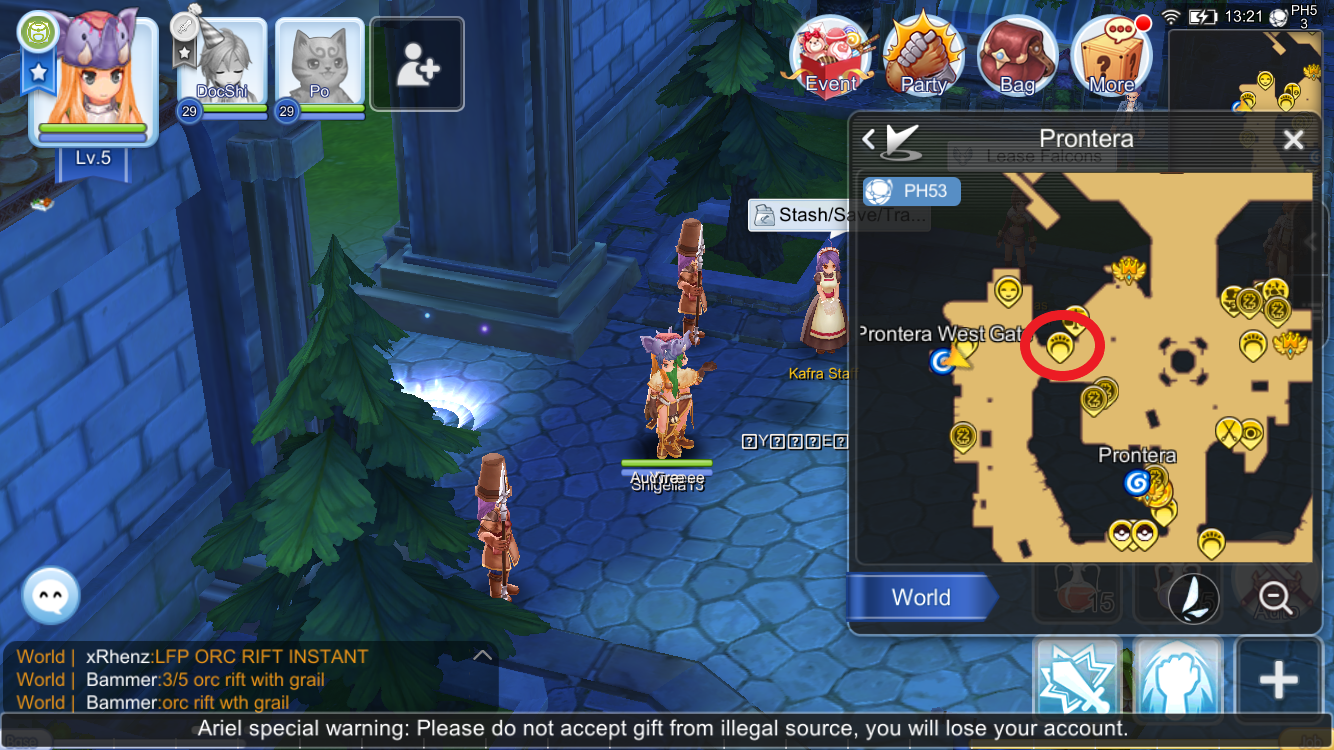Image resolution: width=1334 pixels, height=750 pixels.
Task: Toggle the dark wing icon near map zoom
Action: 1192,599
